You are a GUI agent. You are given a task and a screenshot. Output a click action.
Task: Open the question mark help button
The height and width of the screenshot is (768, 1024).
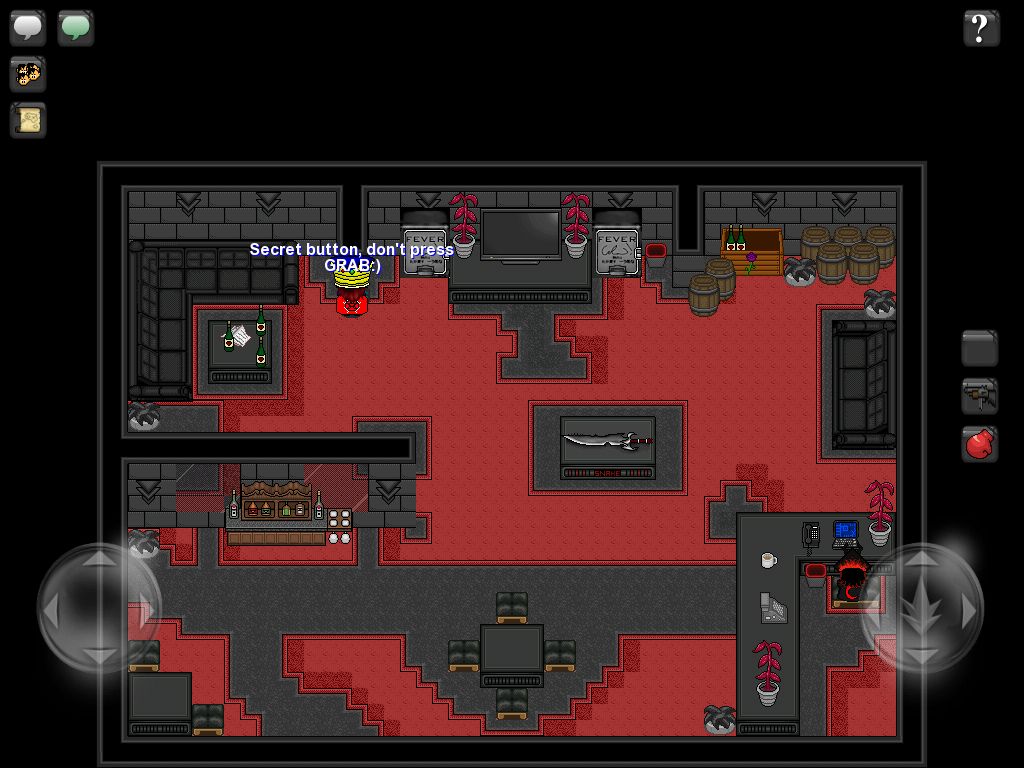pos(981,28)
